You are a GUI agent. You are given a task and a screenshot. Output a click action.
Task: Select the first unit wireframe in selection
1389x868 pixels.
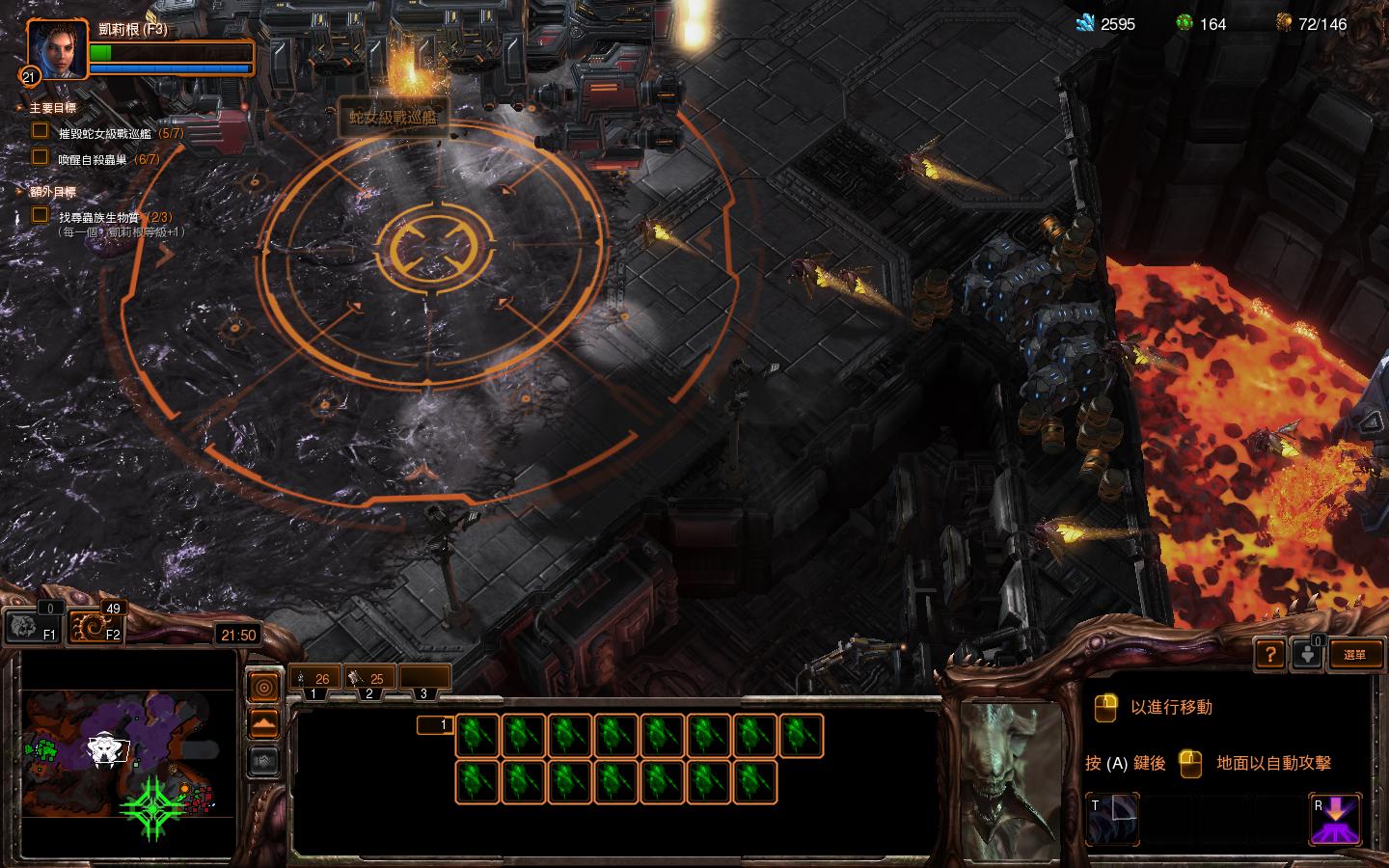click(x=477, y=735)
